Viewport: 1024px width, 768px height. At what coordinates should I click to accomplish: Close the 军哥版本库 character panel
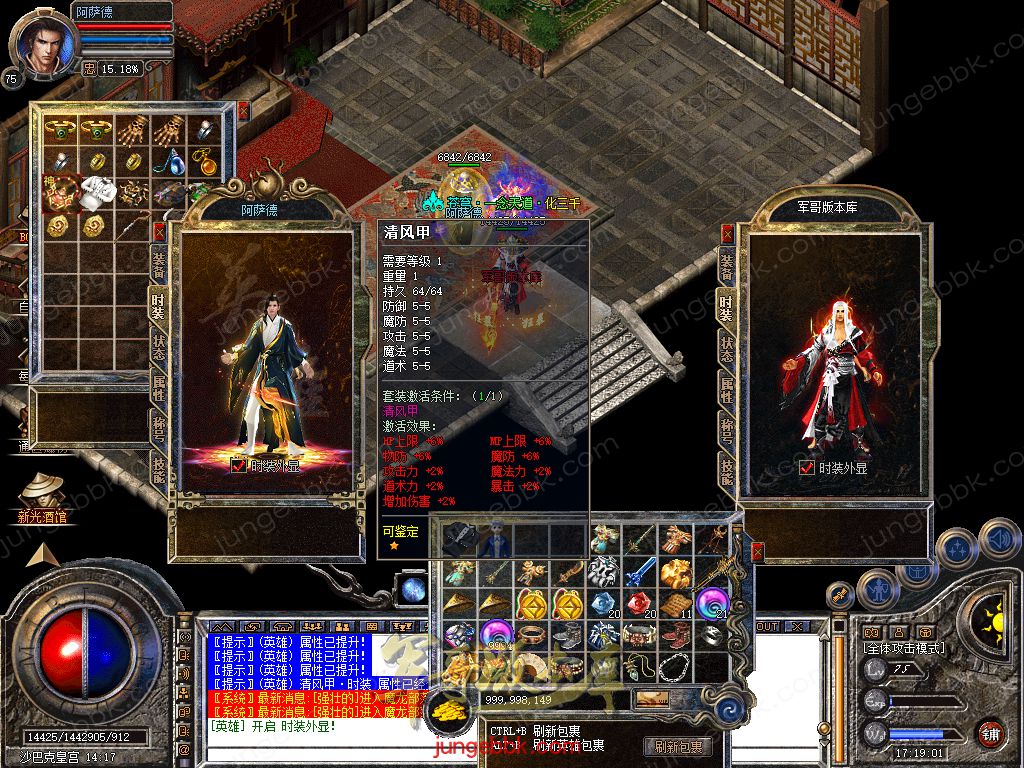(x=727, y=234)
